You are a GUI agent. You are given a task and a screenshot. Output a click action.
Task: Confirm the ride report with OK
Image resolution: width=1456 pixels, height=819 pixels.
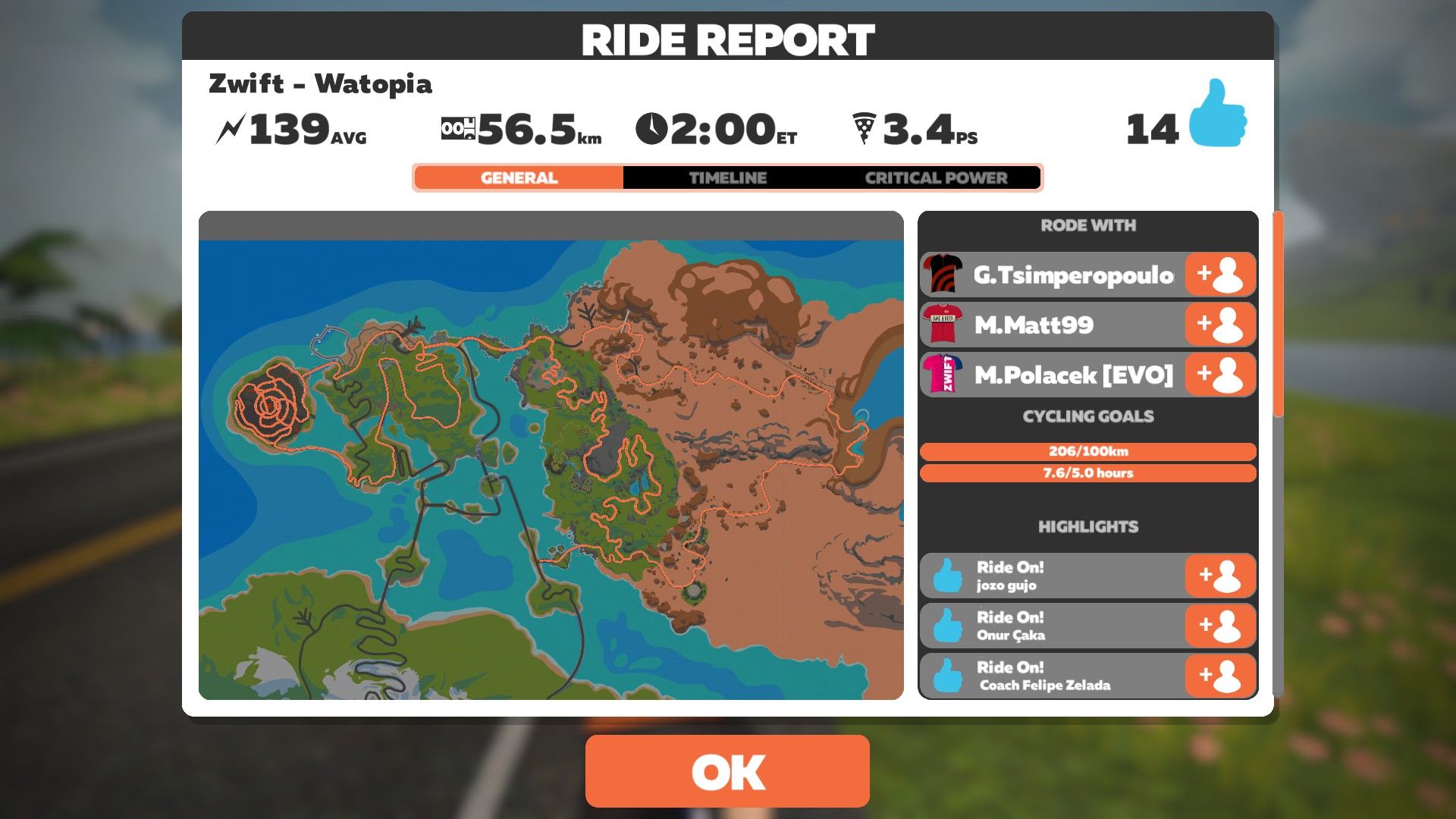pos(727,770)
